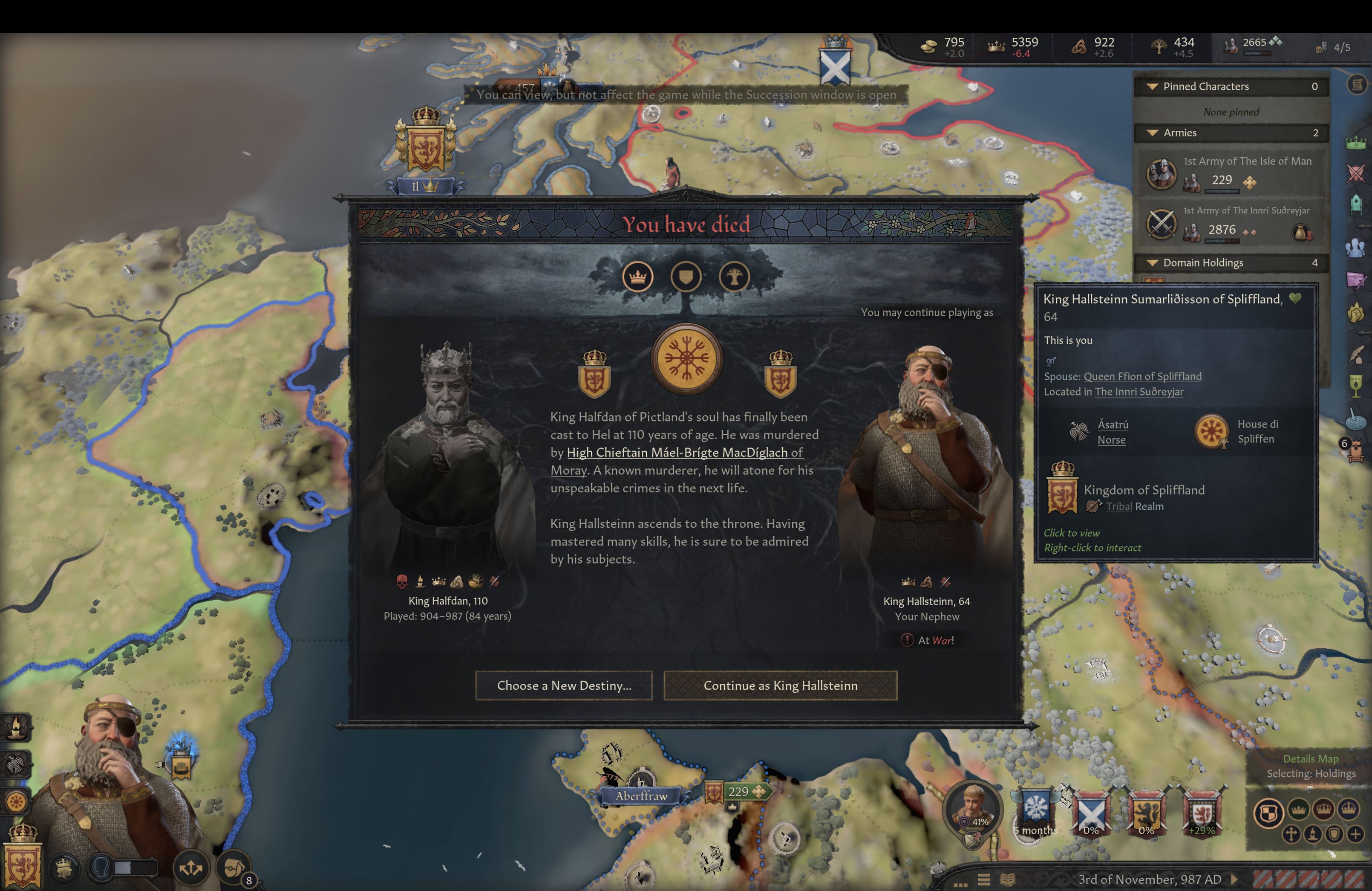
Task: Continue as King Hallsteinn
Action: click(780, 685)
